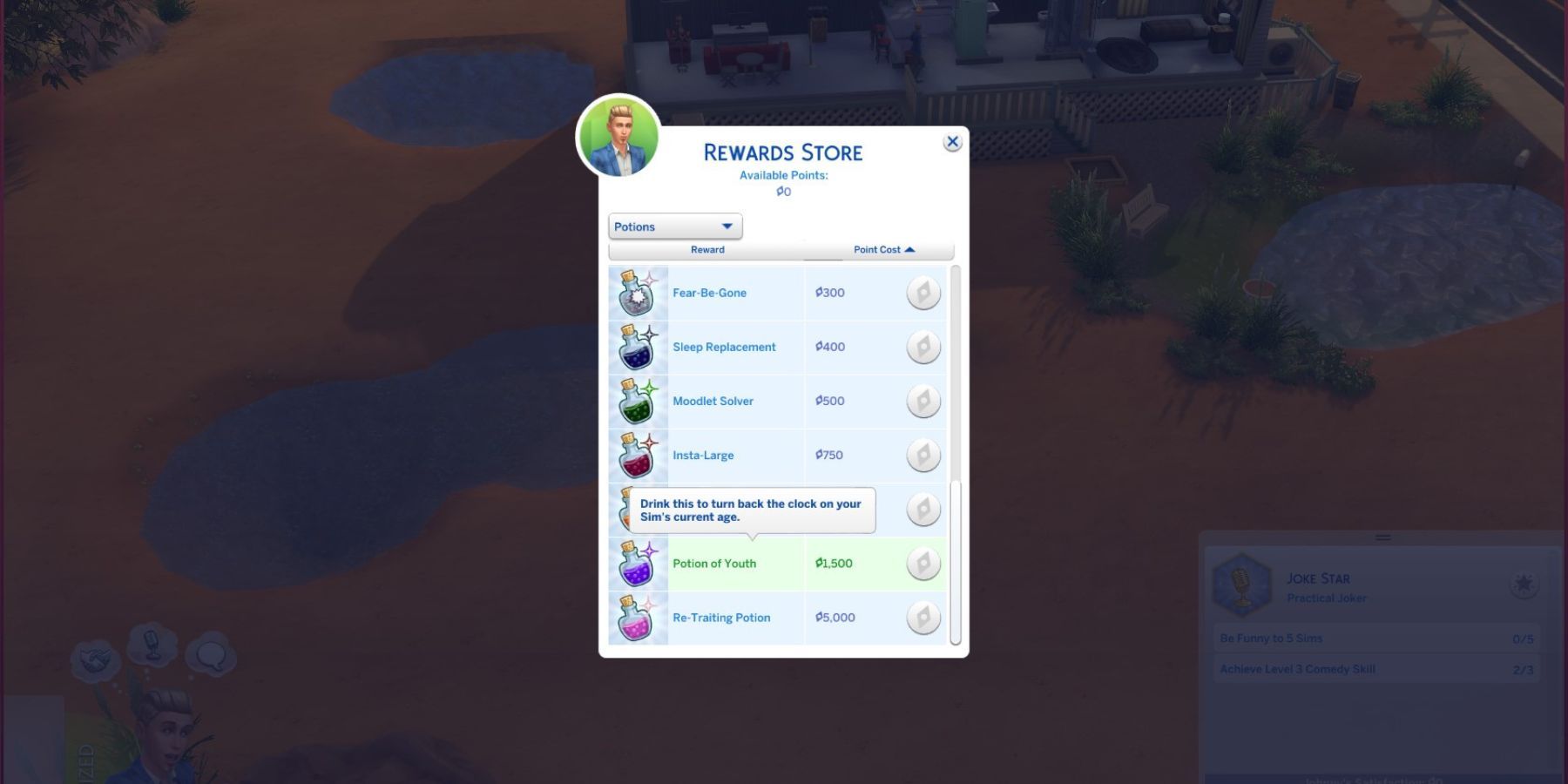Click the Insta-Large potion bottle icon
Viewport: 1568px width, 784px height.
[637, 455]
